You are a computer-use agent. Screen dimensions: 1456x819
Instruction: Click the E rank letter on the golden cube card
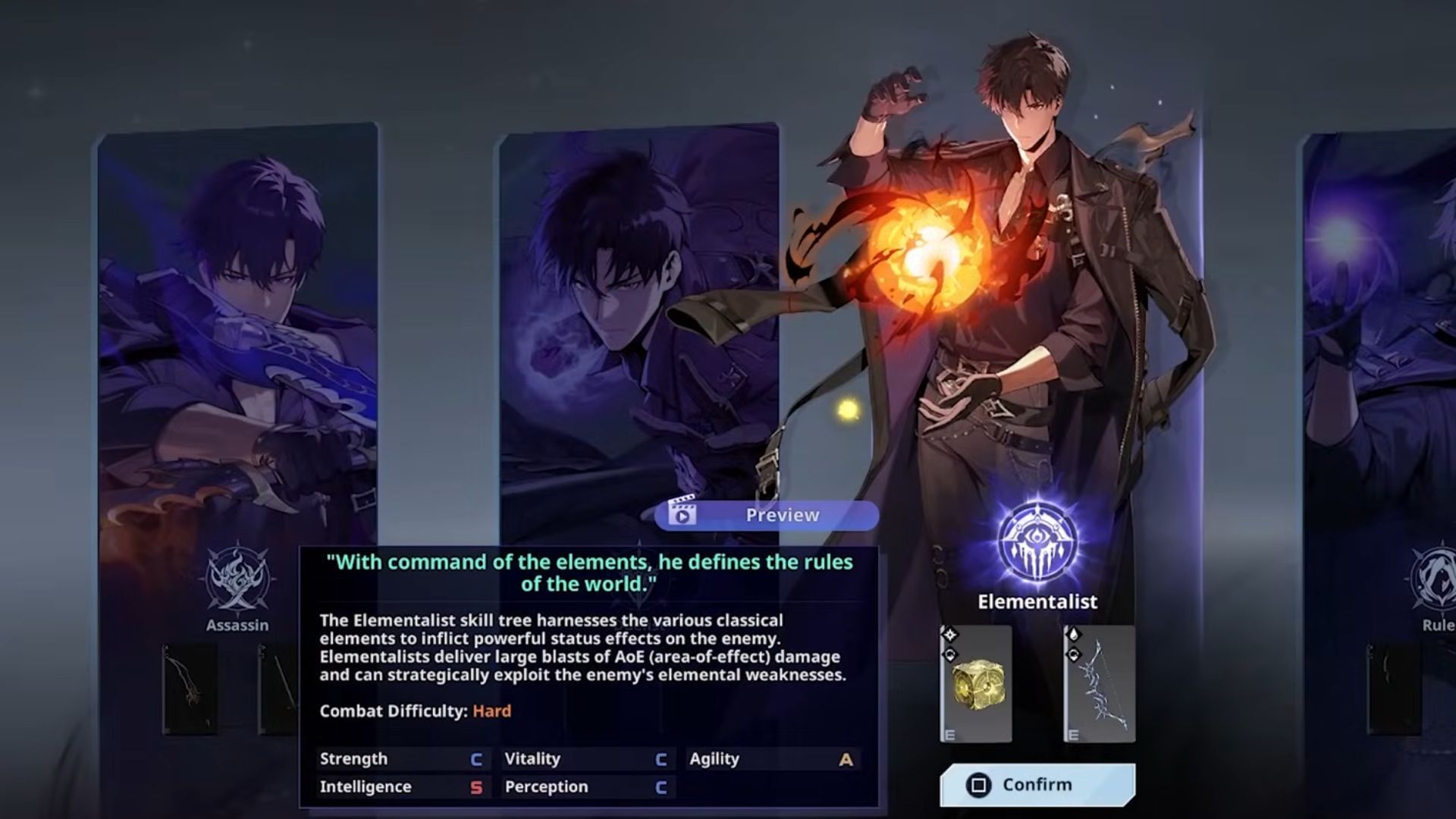(x=949, y=733)
